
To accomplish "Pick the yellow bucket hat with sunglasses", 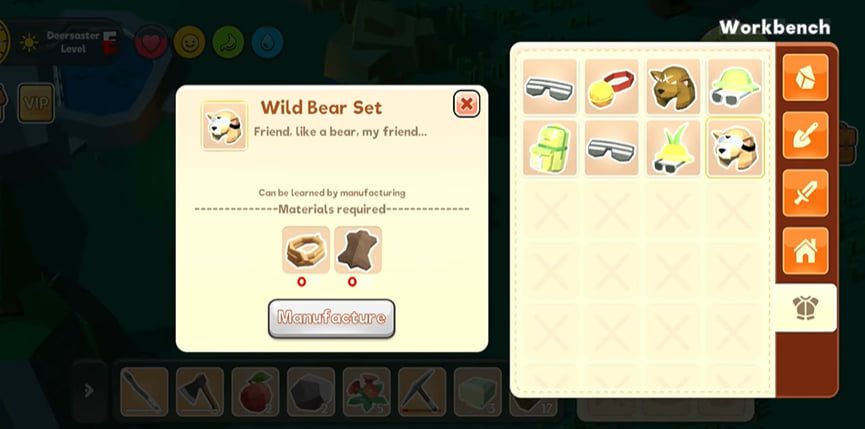I will [734, 86].
